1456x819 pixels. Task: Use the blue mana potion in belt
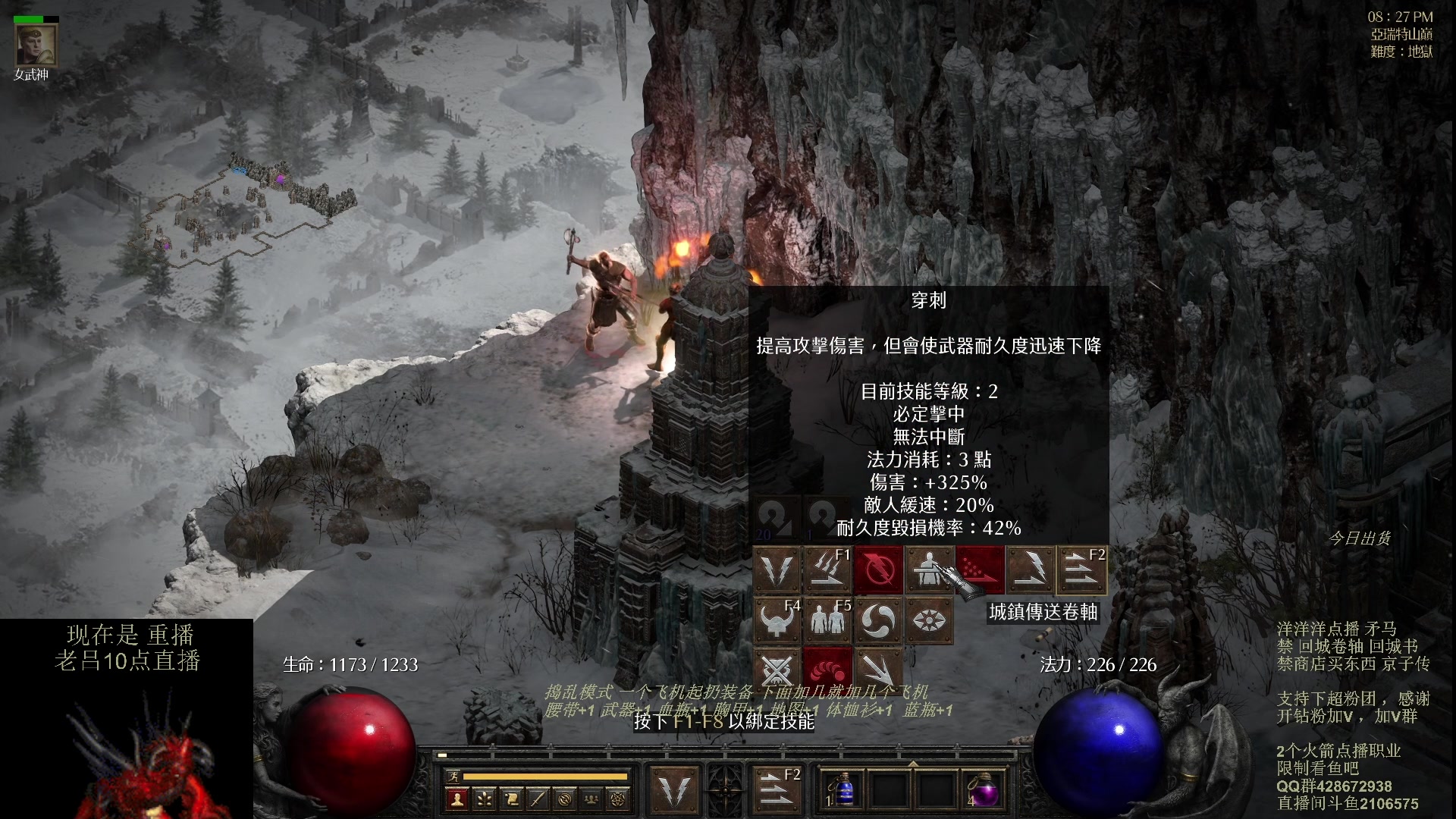coord(843,790)
